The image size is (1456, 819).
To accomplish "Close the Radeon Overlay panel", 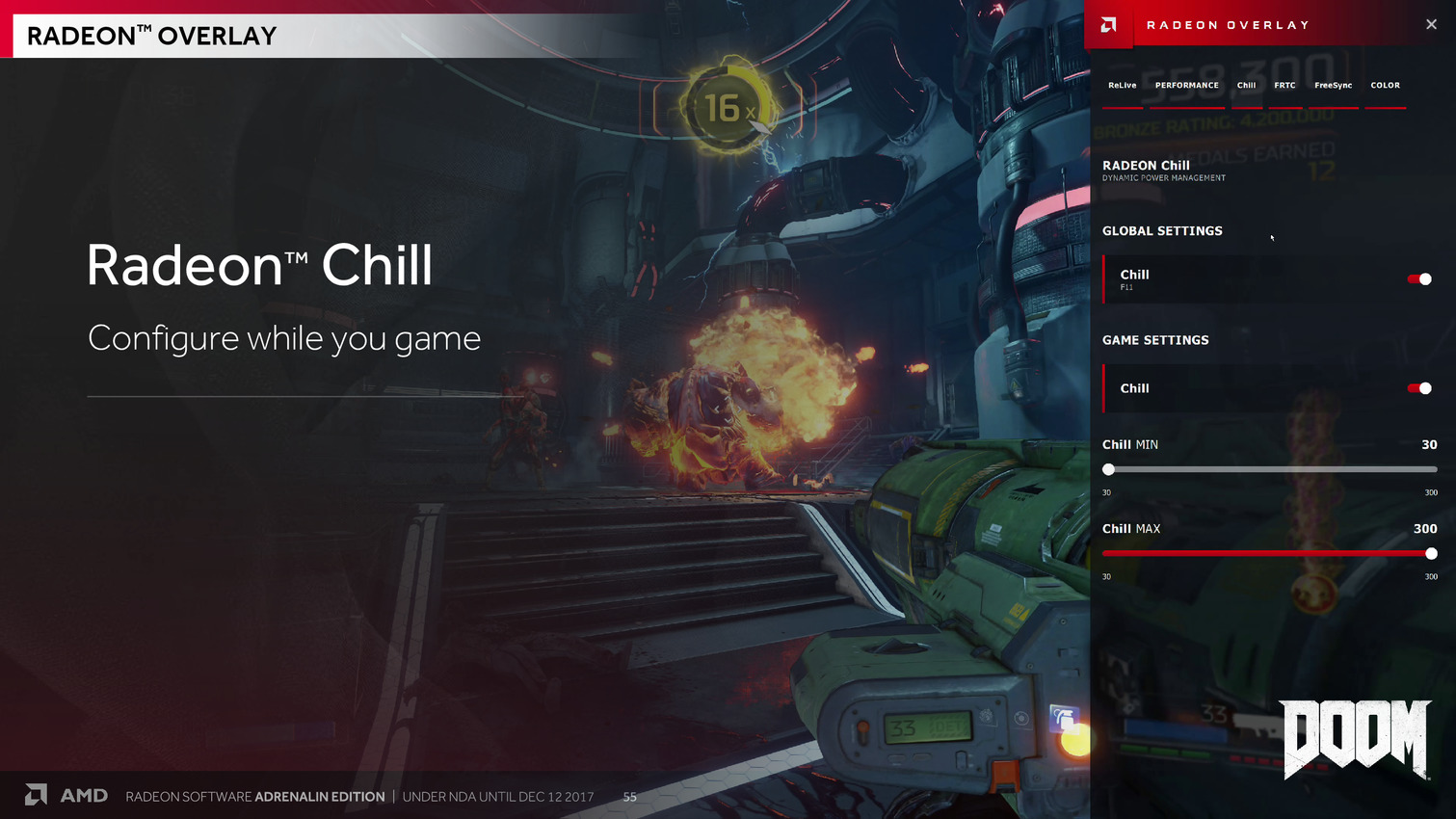I will [x=1431, y=25].
